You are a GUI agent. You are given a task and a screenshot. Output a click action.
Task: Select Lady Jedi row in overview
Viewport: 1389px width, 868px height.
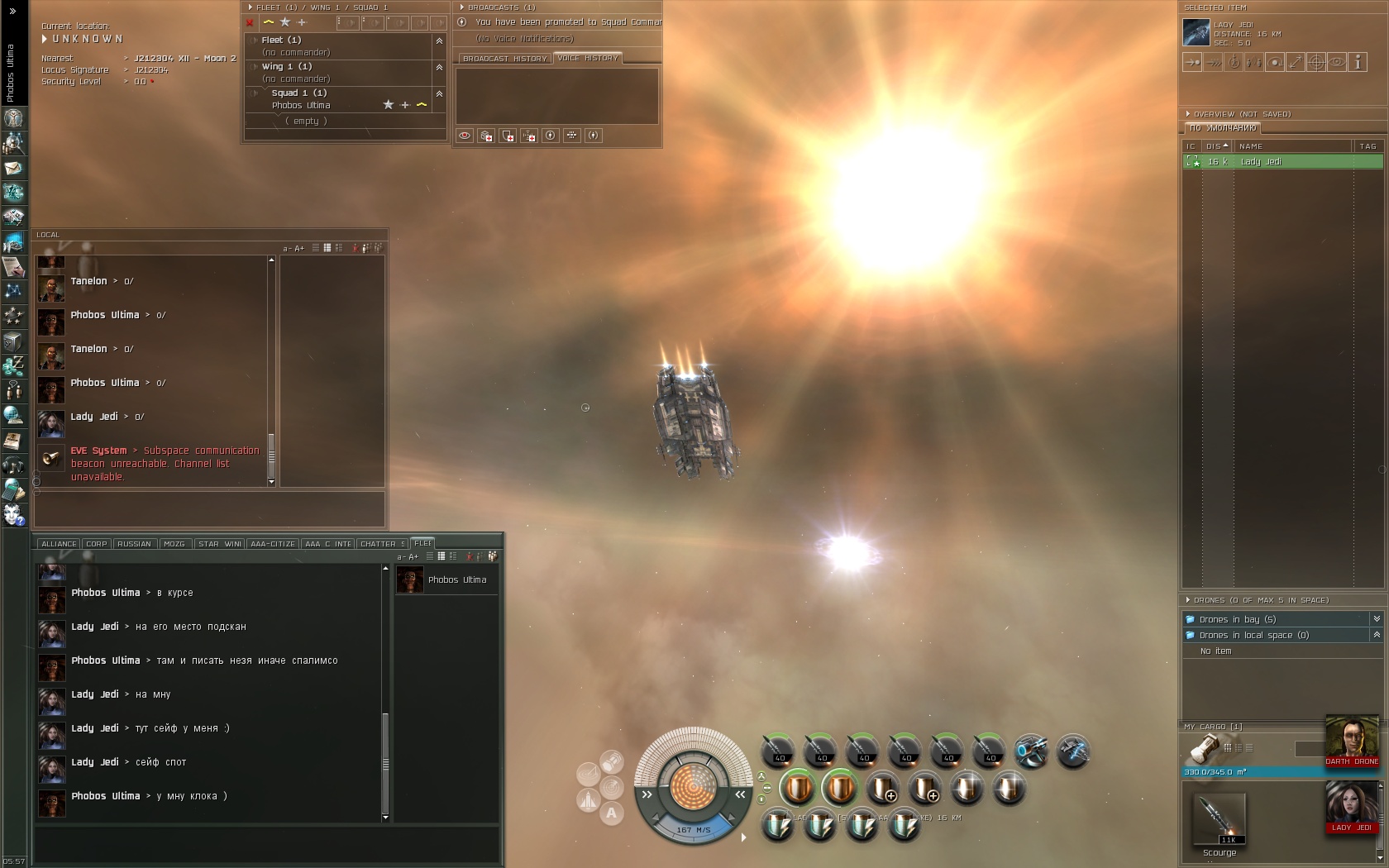(1282, 162)
